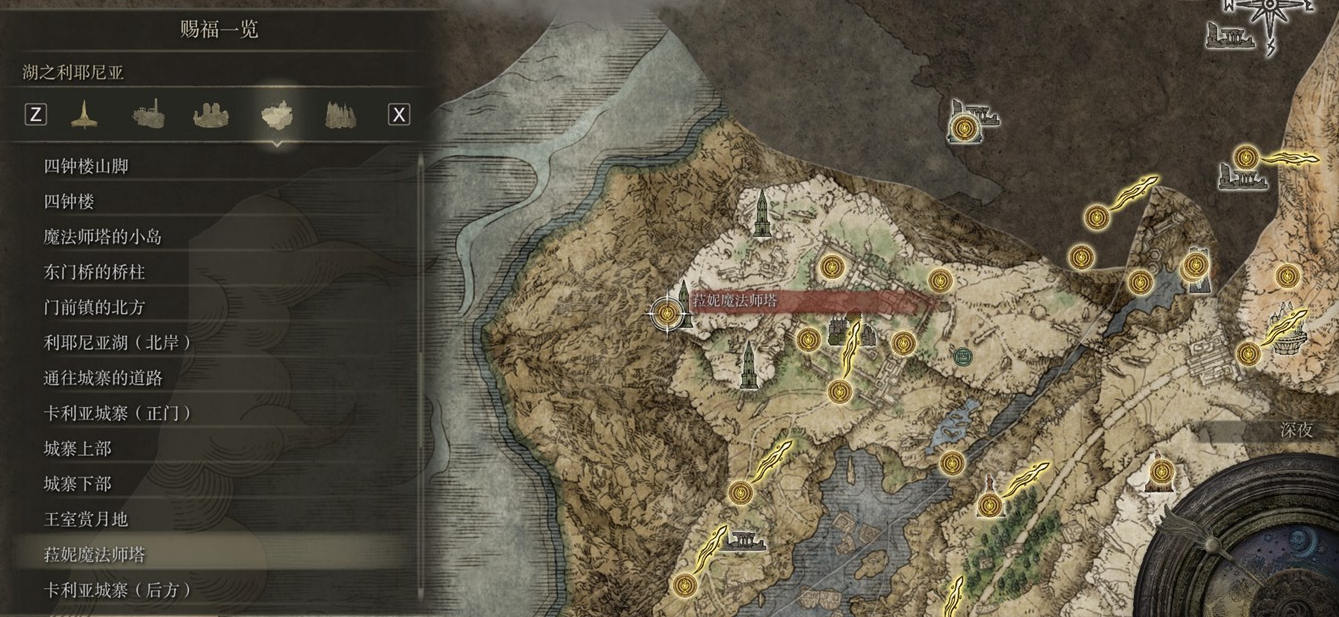
Task: Choose 城寨下部 in the grace list
Action: (77, 484)
